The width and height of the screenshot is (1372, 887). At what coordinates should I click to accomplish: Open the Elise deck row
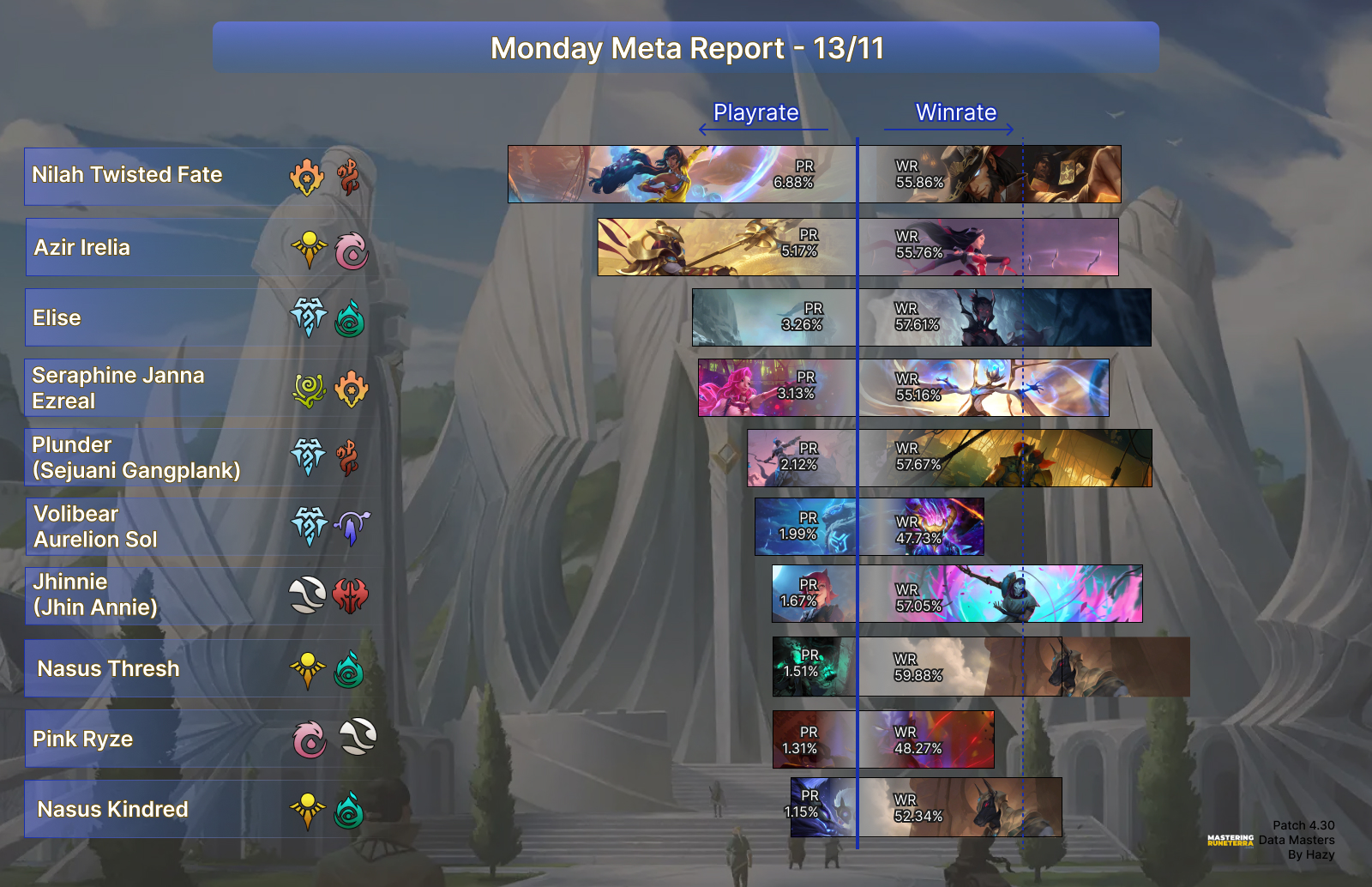pyautogui.click(x=199, y=317)
